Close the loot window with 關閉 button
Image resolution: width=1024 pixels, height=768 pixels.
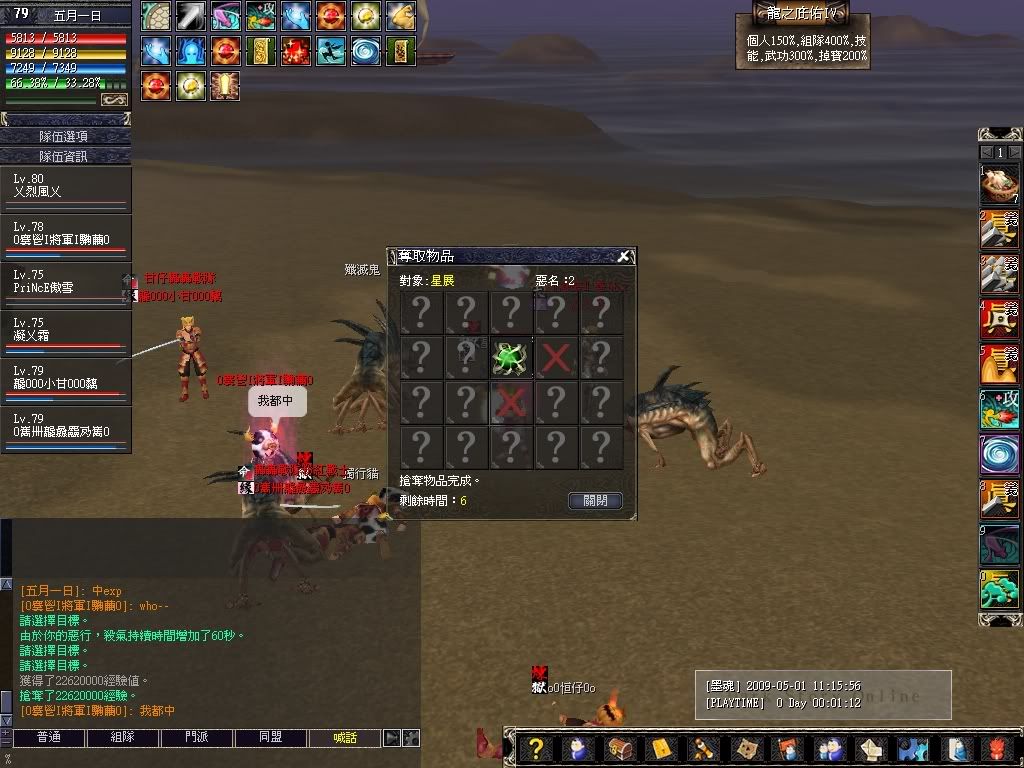pos(595,500)
